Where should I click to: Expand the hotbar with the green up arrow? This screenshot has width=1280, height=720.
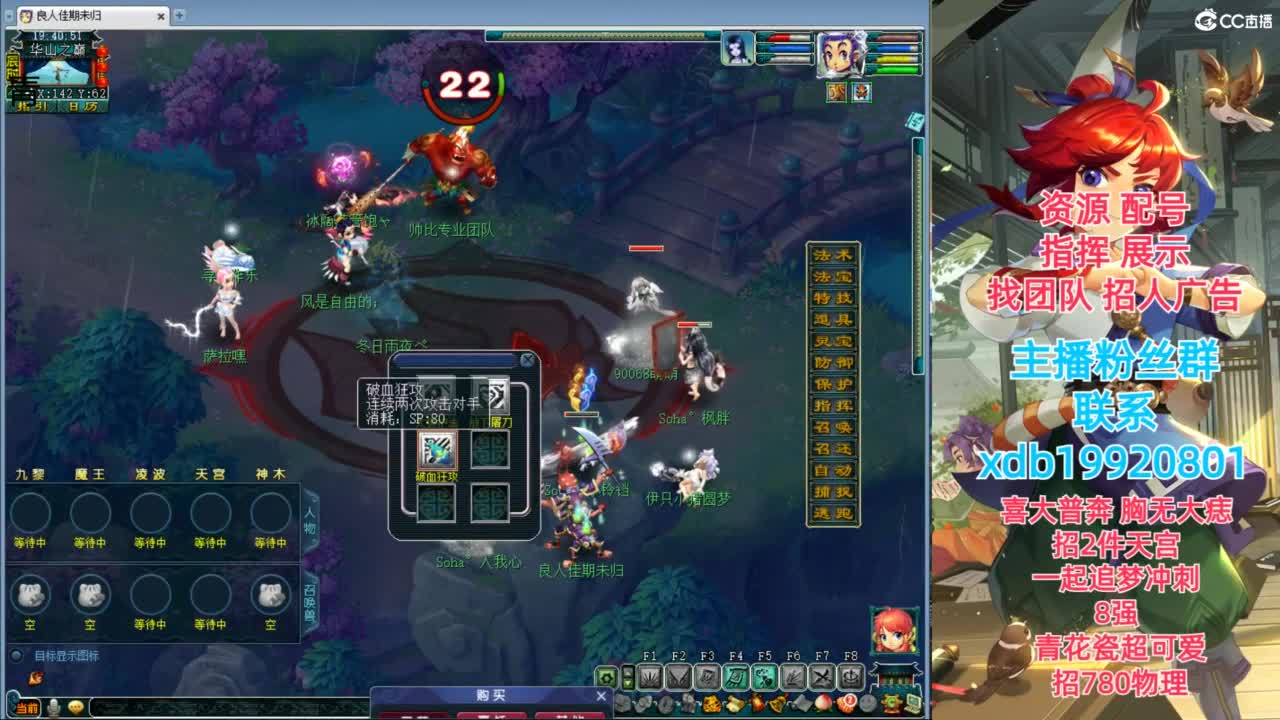[x=629, y=671]
